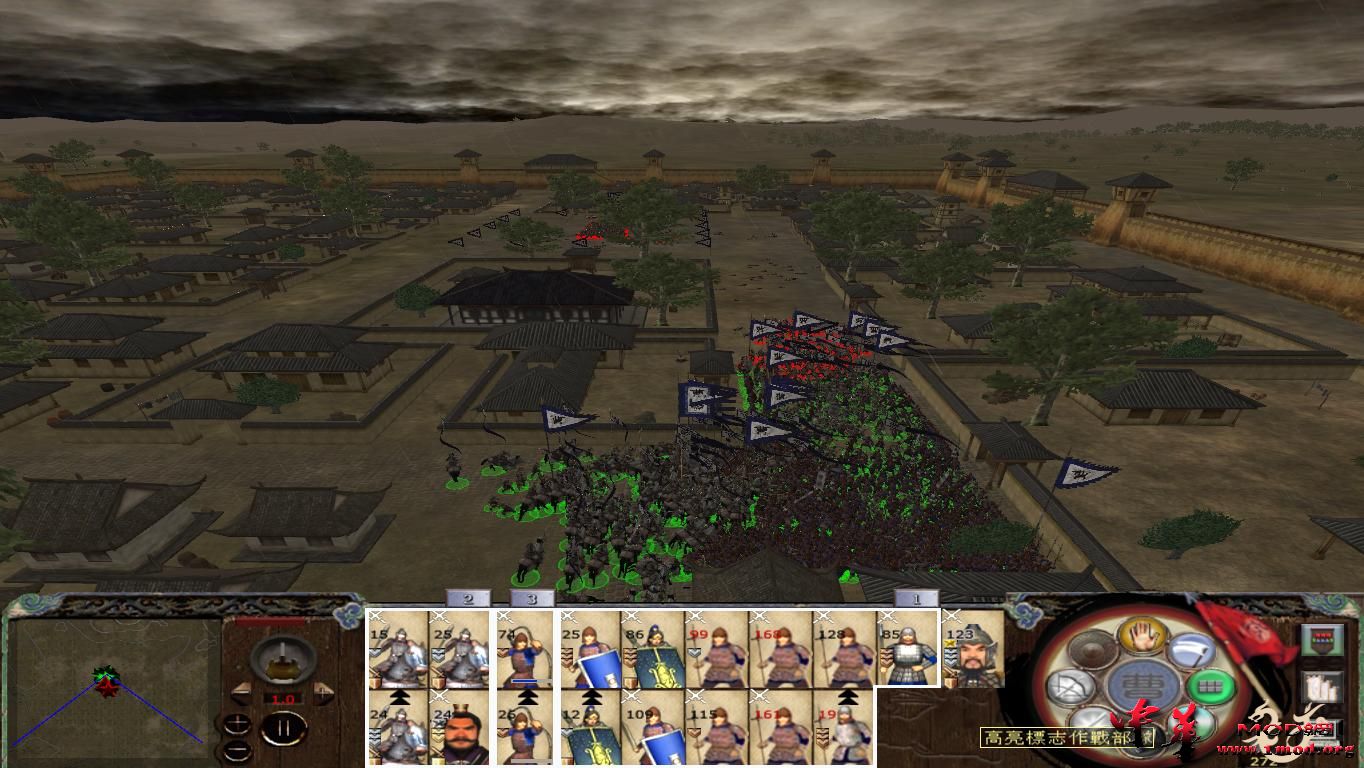Select group tab 1 above the unit cards
Screen dimensions: 1364x768
pyautogui.click(x=916, y=598)
